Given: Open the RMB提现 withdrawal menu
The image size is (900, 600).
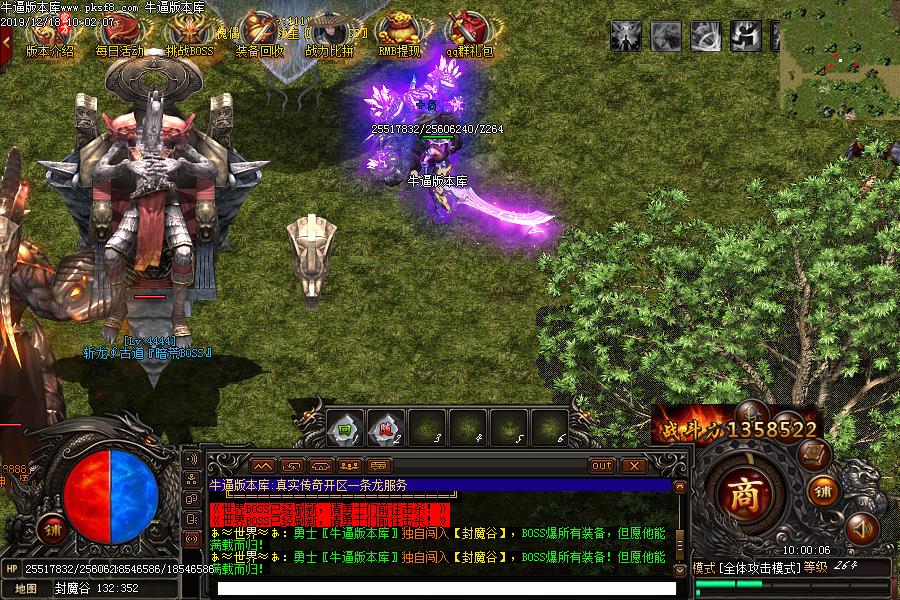Looking at the screenshot, I should point(399,37).
